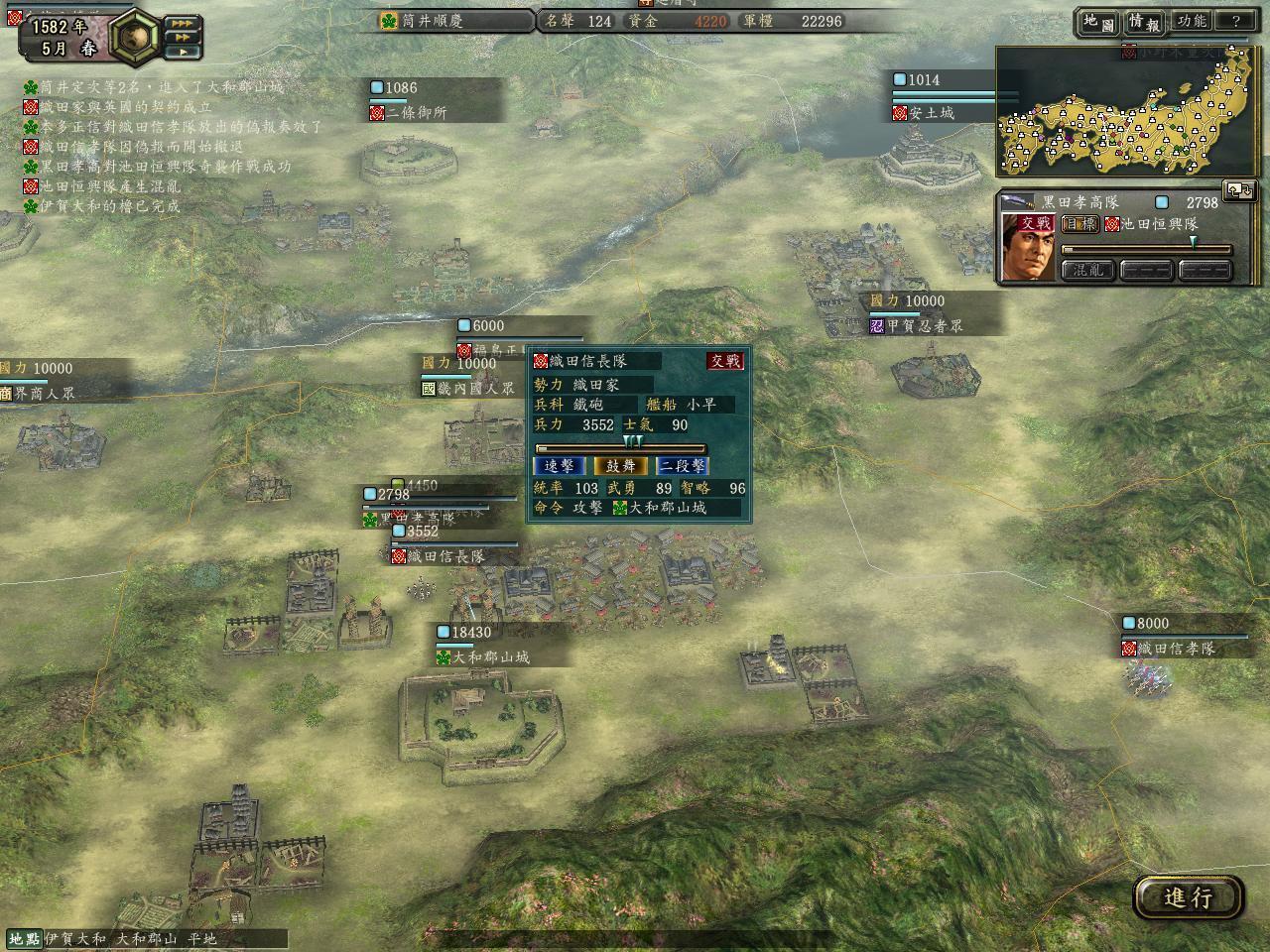Select the 二條御所 castle label

pos(417,113)
